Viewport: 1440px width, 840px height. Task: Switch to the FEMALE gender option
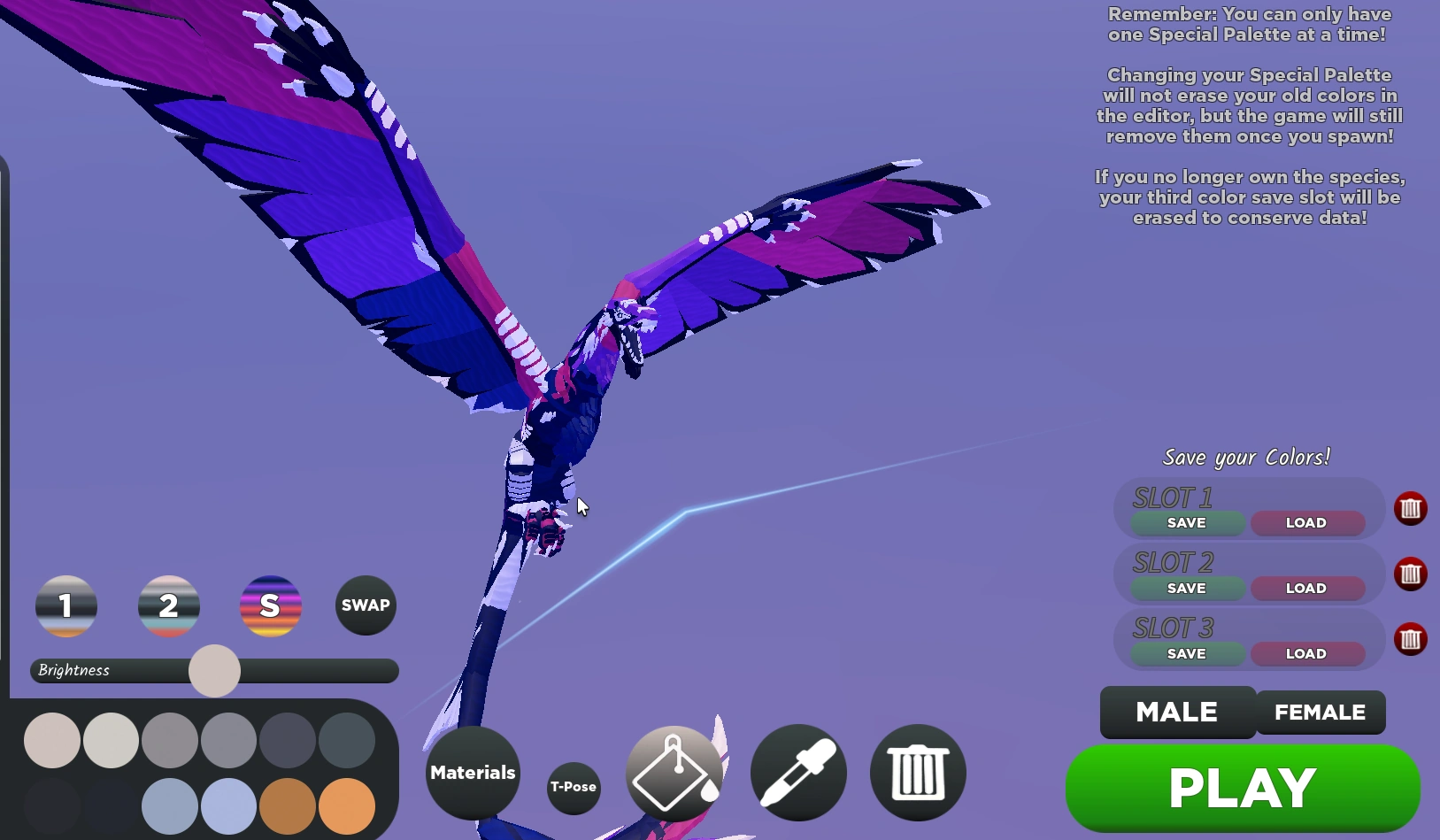[x=1320, y=712]
